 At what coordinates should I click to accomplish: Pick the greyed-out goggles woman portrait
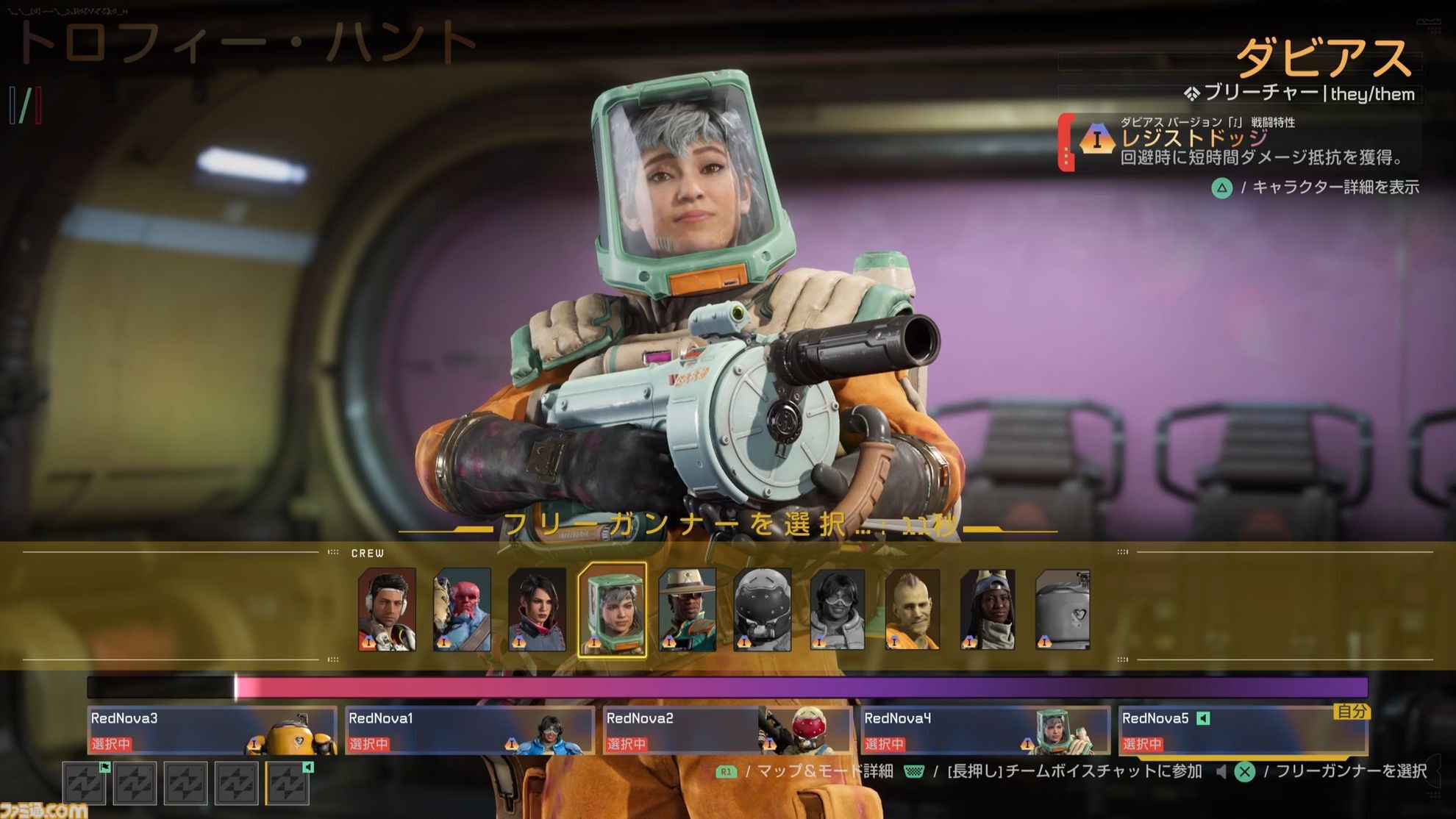[838, 609]
